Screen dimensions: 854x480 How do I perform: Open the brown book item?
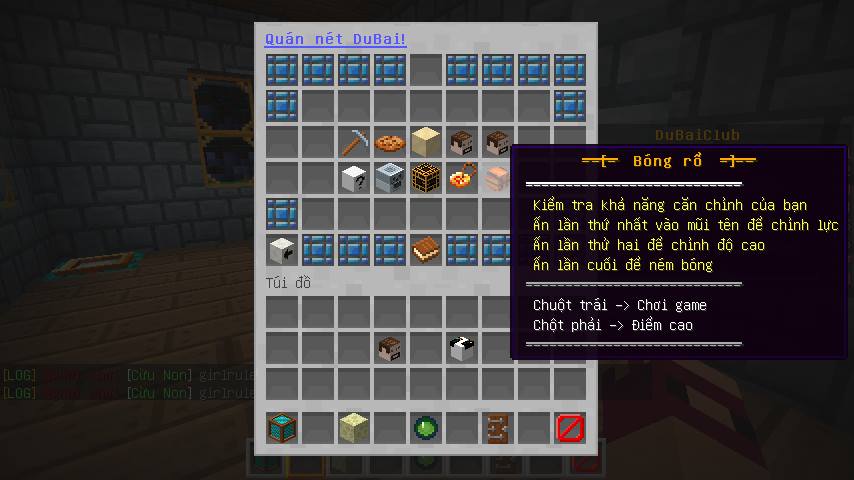point(426,250)
